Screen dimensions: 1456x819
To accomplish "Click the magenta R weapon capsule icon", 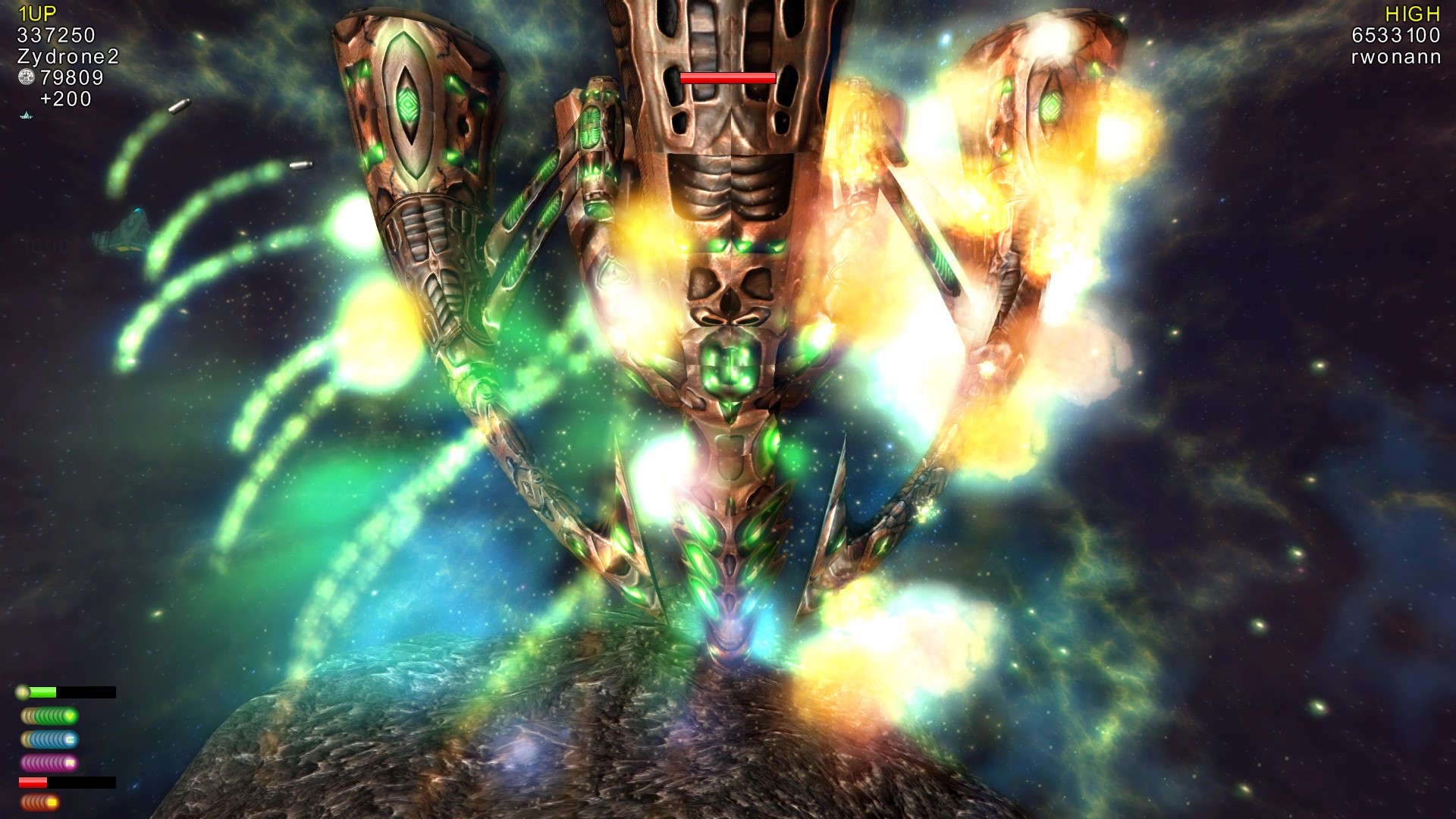I will (x=71, y=763).
